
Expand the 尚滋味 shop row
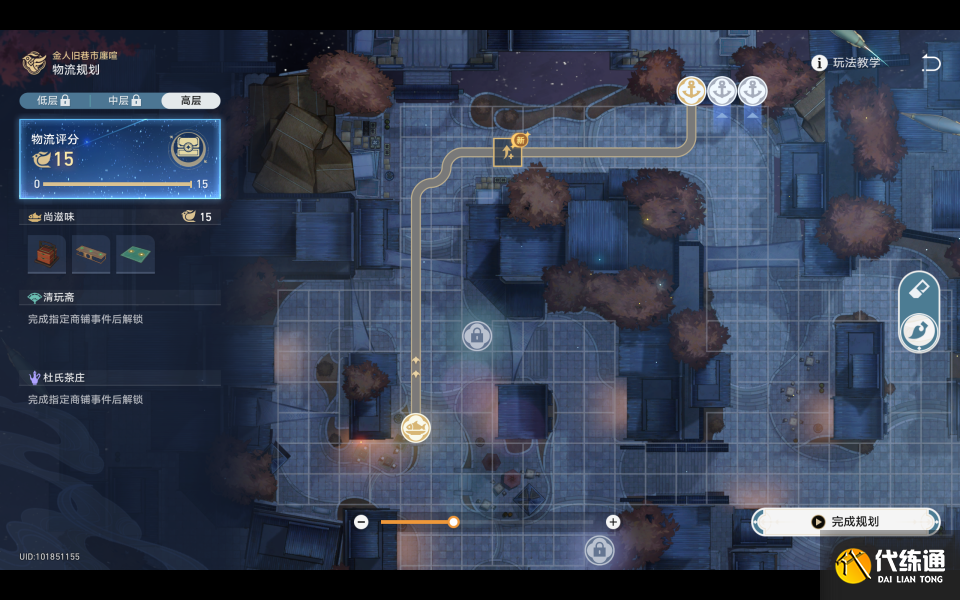pos(120,217)
